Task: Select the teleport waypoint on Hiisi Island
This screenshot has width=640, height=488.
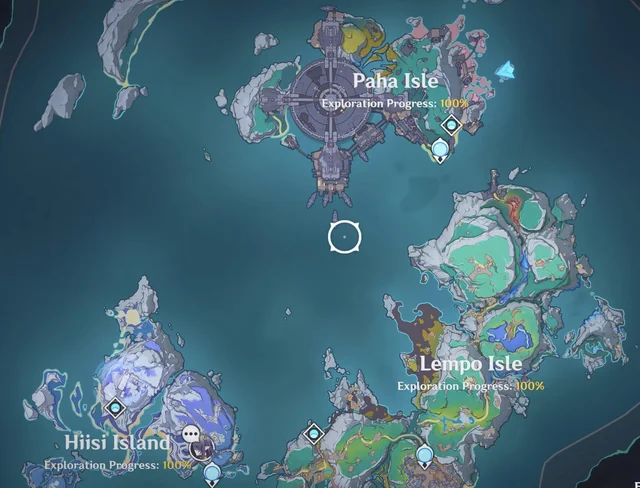Action: 212,470
